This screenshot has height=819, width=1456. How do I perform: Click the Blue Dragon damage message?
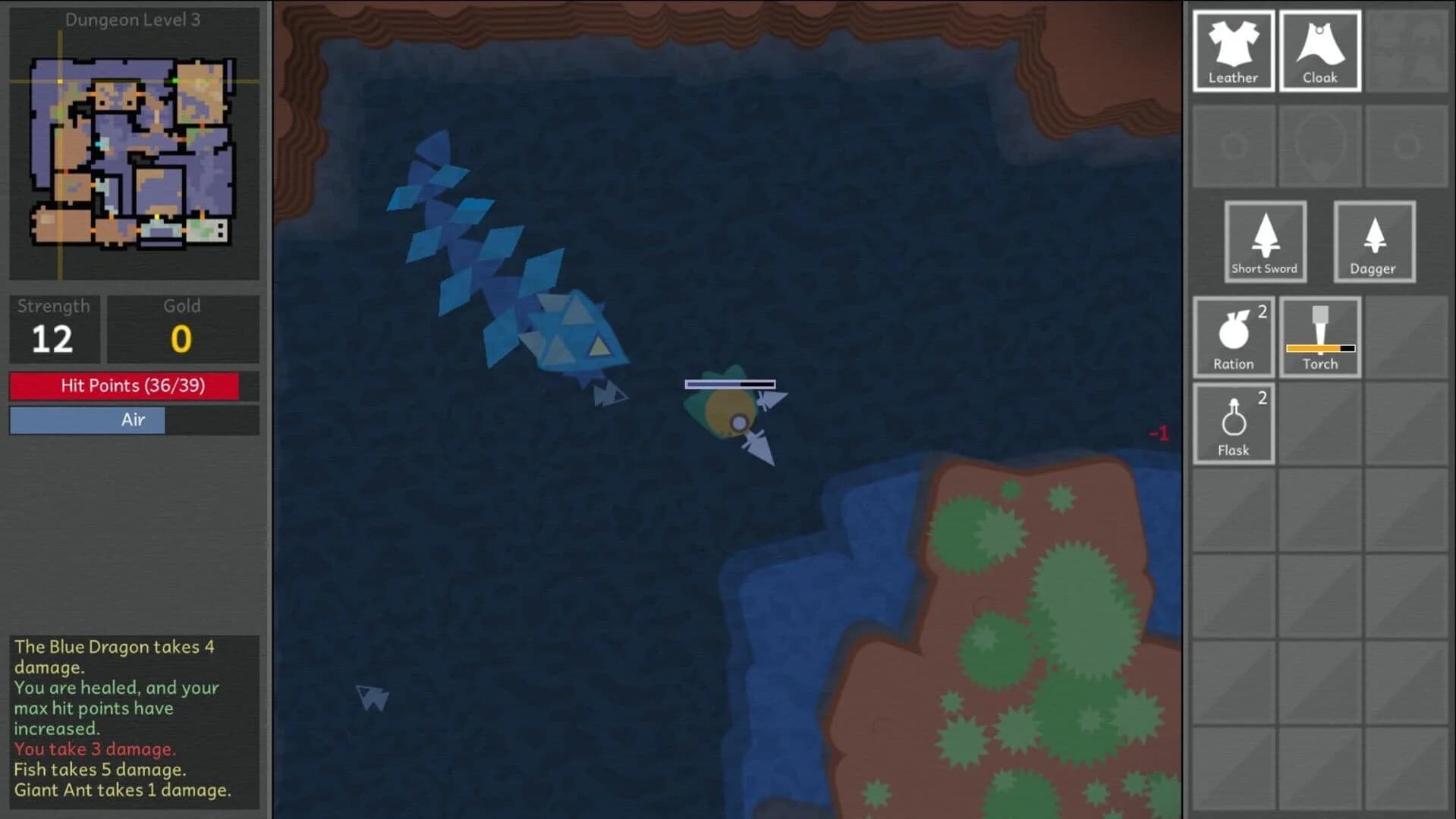(114, 657)
